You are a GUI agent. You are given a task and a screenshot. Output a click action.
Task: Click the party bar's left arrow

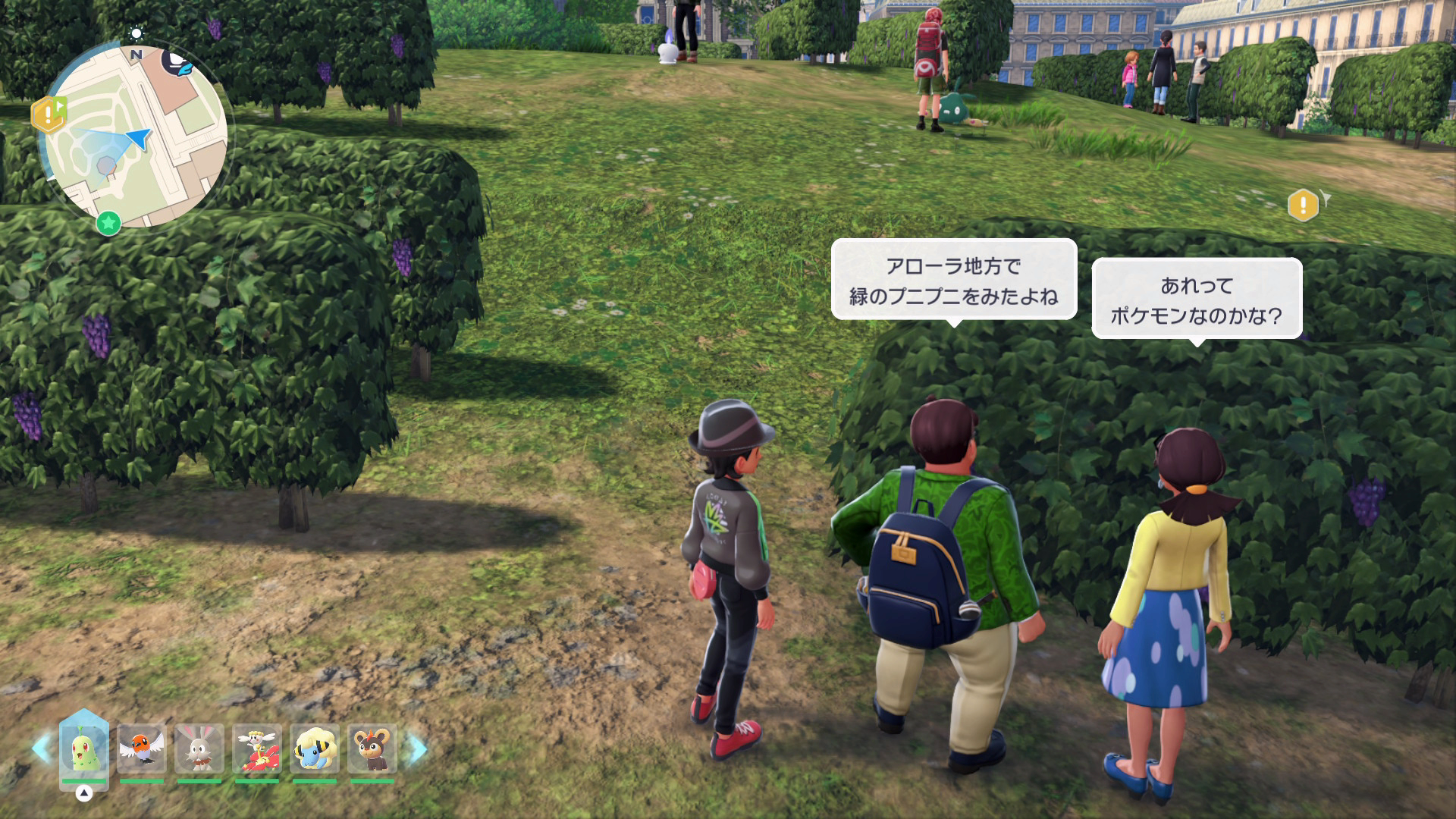click(41, 748)
